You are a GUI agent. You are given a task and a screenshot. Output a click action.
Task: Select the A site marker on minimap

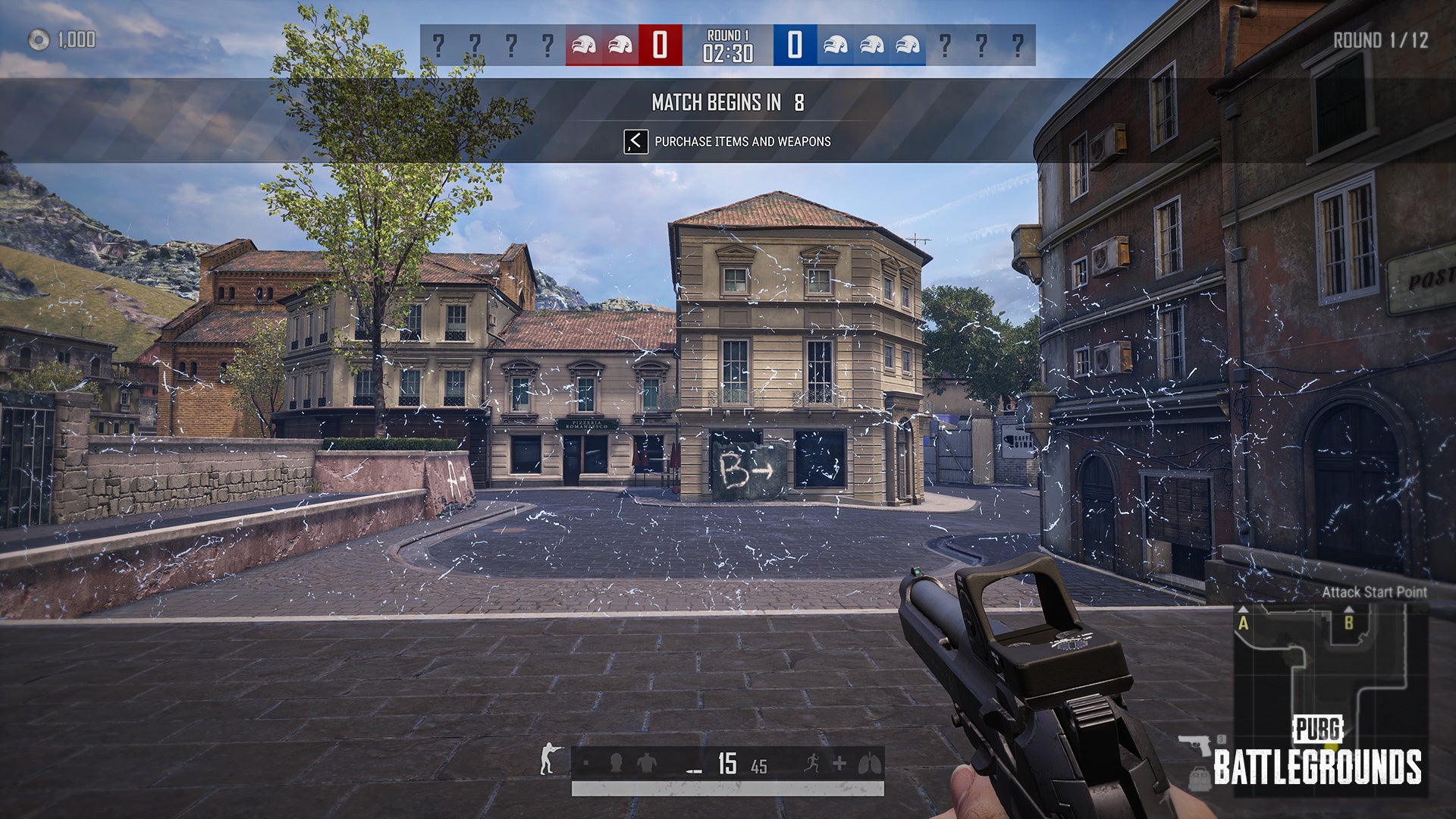click(x=1244, y=623)
